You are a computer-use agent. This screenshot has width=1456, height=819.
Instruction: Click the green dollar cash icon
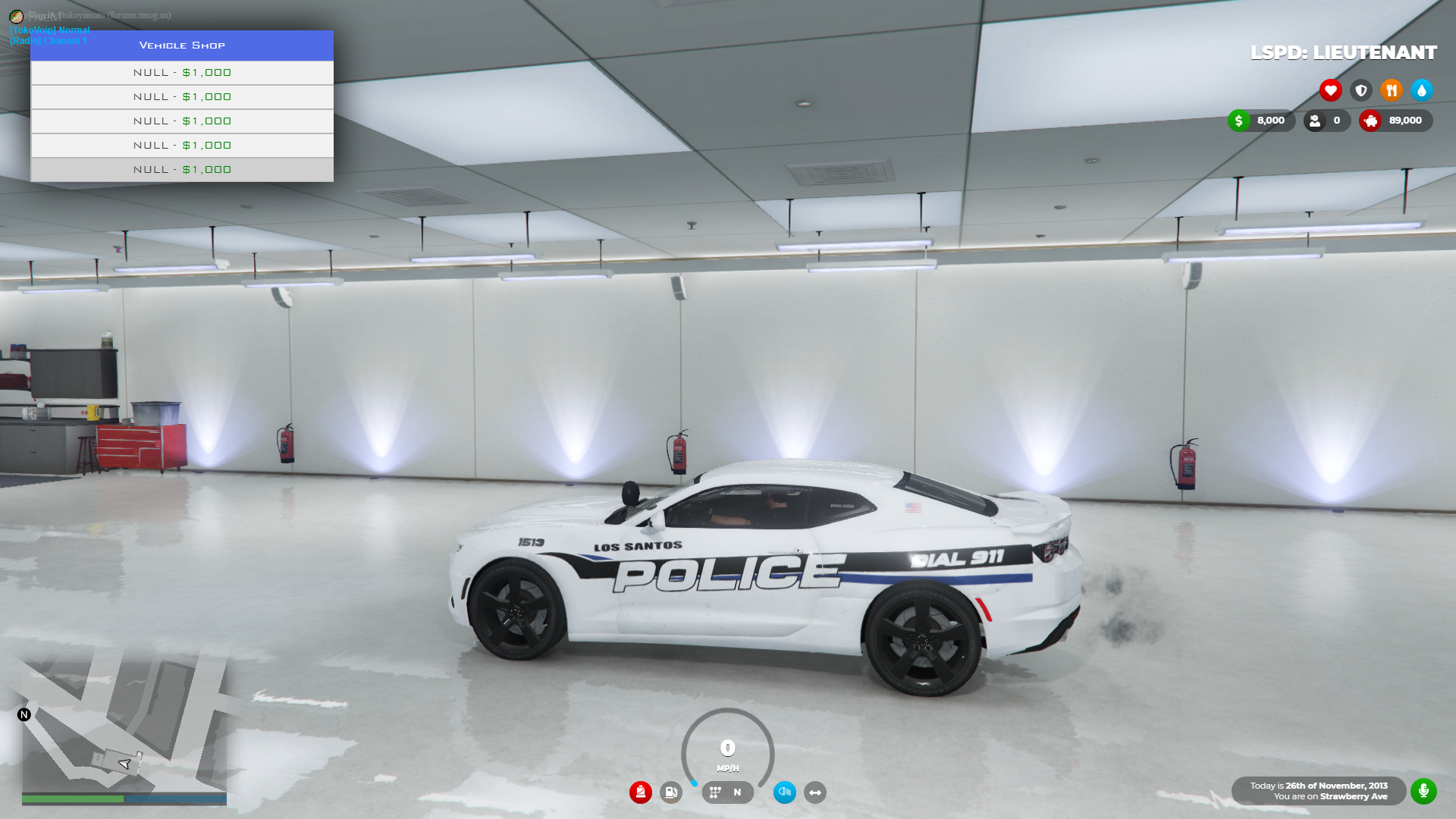click(x=1239, y=121)
